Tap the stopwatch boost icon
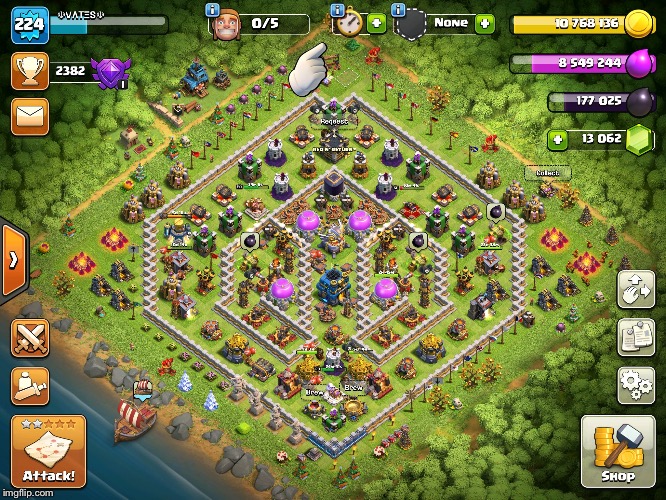Screen dimensions: 666x500 pyautogui.click(x=348, y=24)
